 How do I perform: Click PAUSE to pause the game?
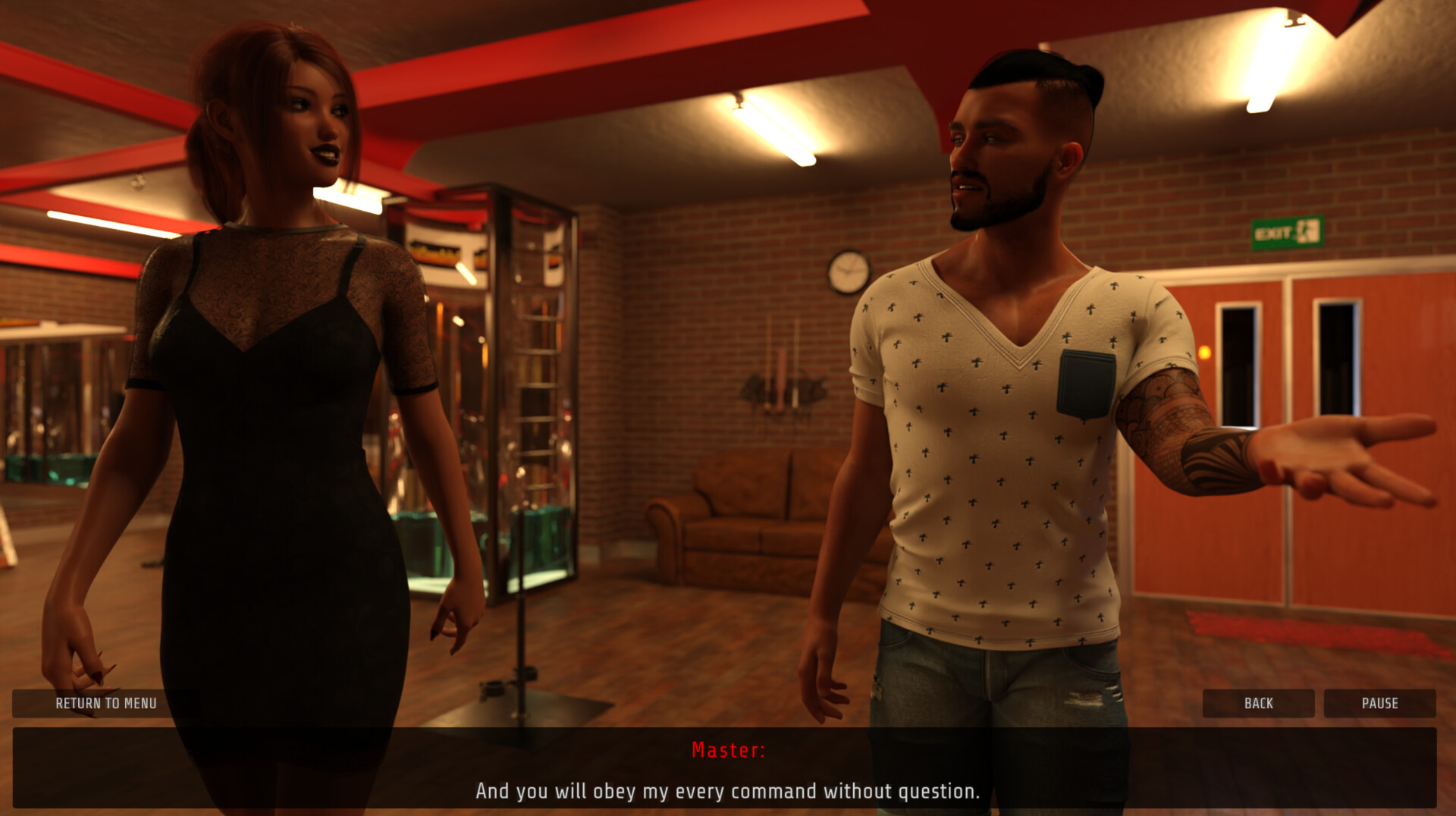1379,703
